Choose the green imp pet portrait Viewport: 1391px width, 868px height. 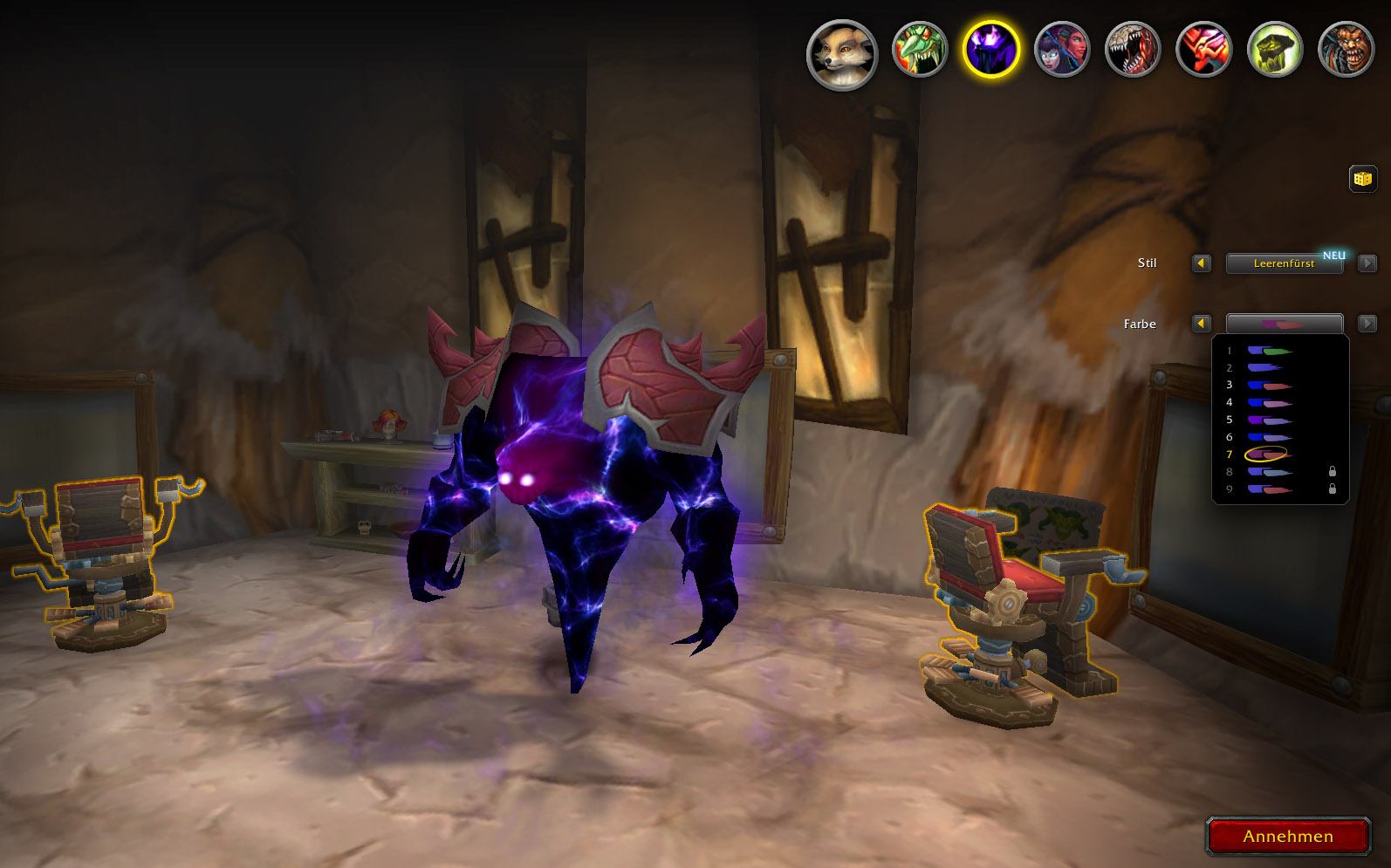(x=919, y=50)
